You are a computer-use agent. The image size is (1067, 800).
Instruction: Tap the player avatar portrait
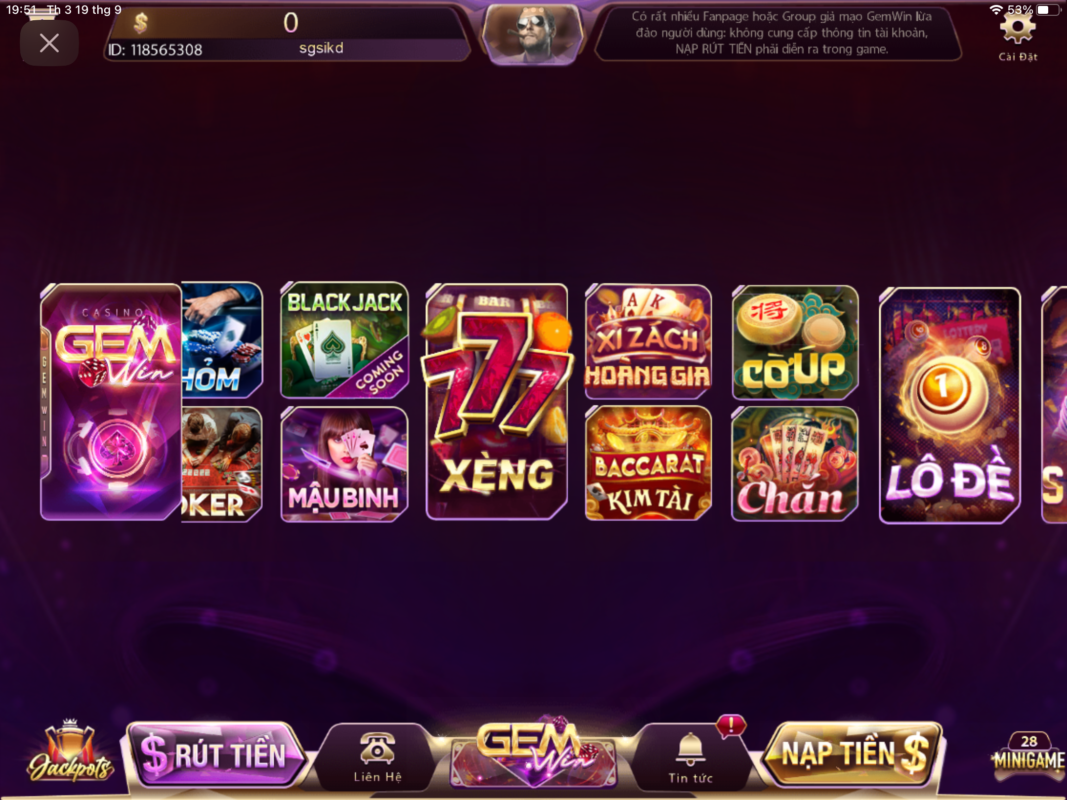click(532, 33)
